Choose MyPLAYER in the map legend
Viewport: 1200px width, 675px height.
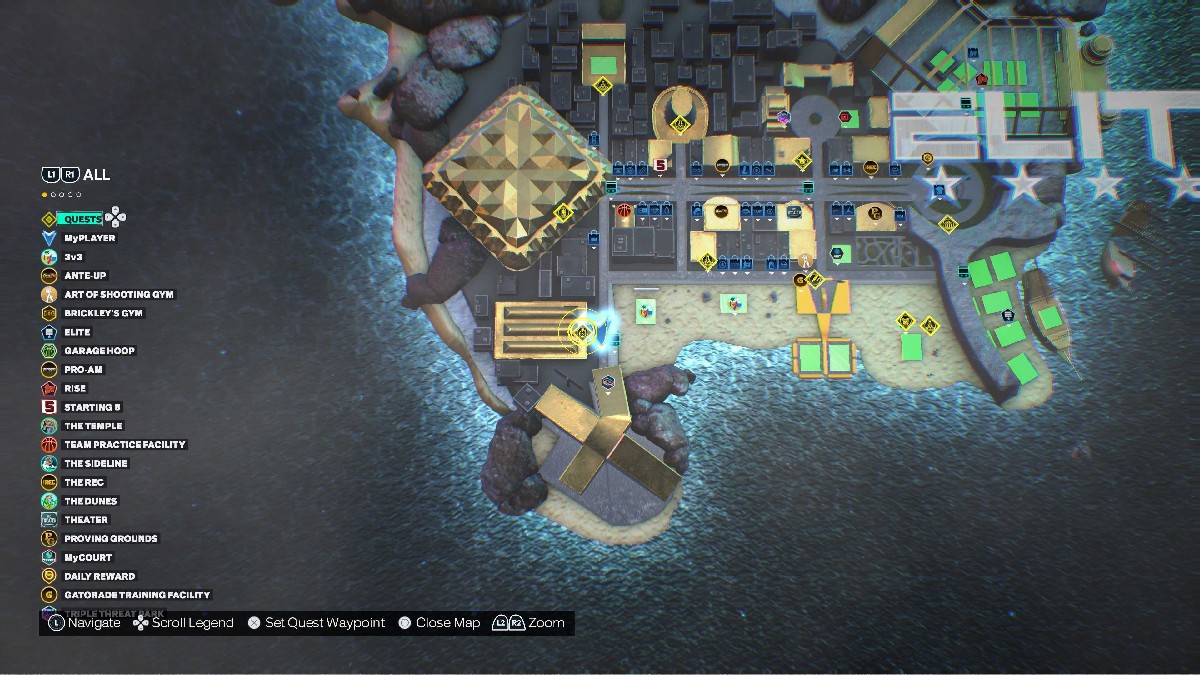89,238
